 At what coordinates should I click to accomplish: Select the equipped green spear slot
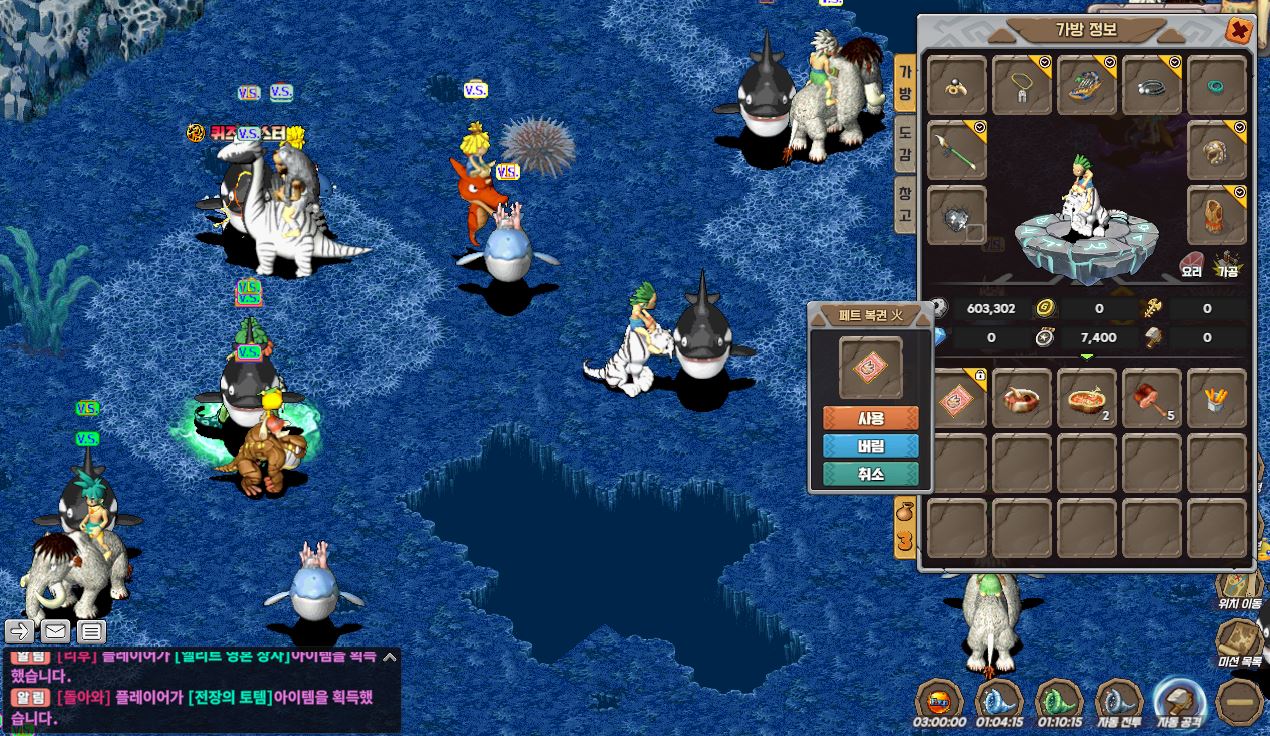click(x=957, y=151)
